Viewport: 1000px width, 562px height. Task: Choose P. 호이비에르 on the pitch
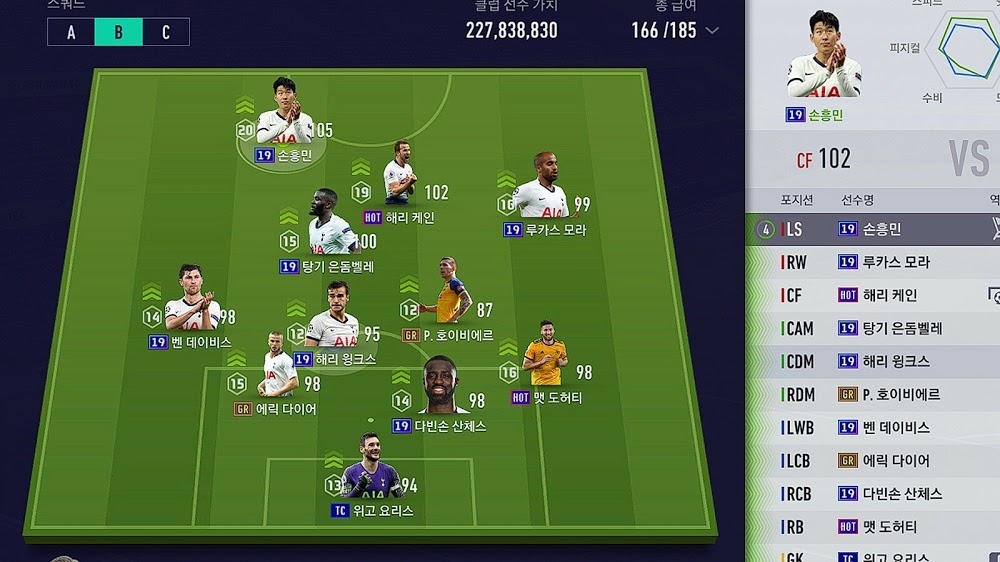tap(447, 298)
